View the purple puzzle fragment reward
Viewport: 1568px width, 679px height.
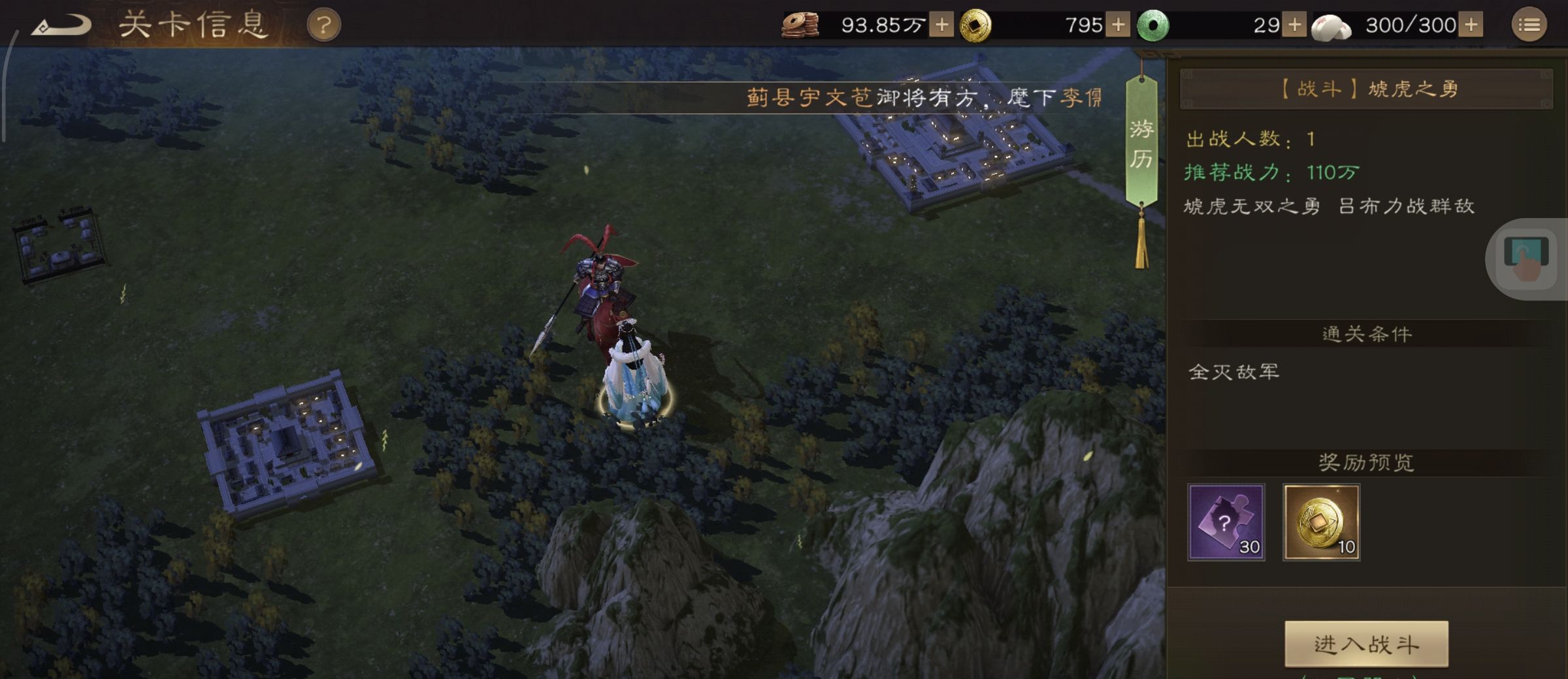click(1226, 522)
